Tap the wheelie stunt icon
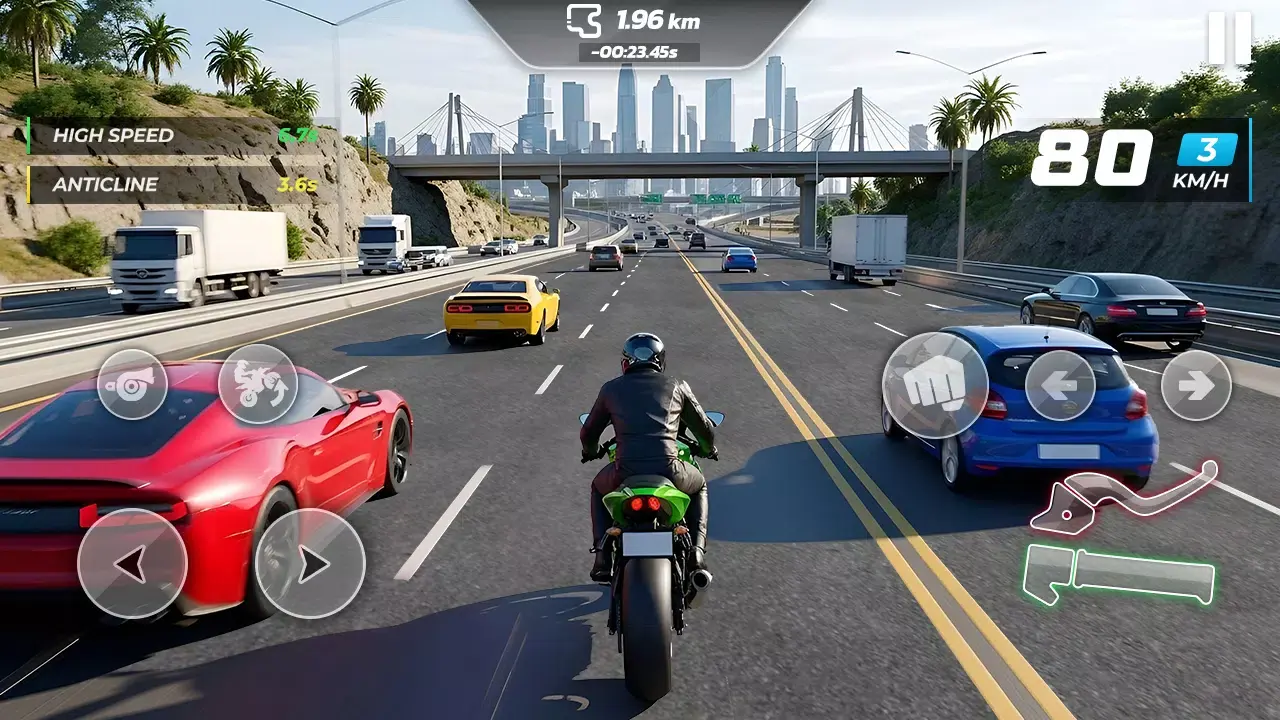The width and height of the screenshot is (1280, 720). [x=259, y=386]
